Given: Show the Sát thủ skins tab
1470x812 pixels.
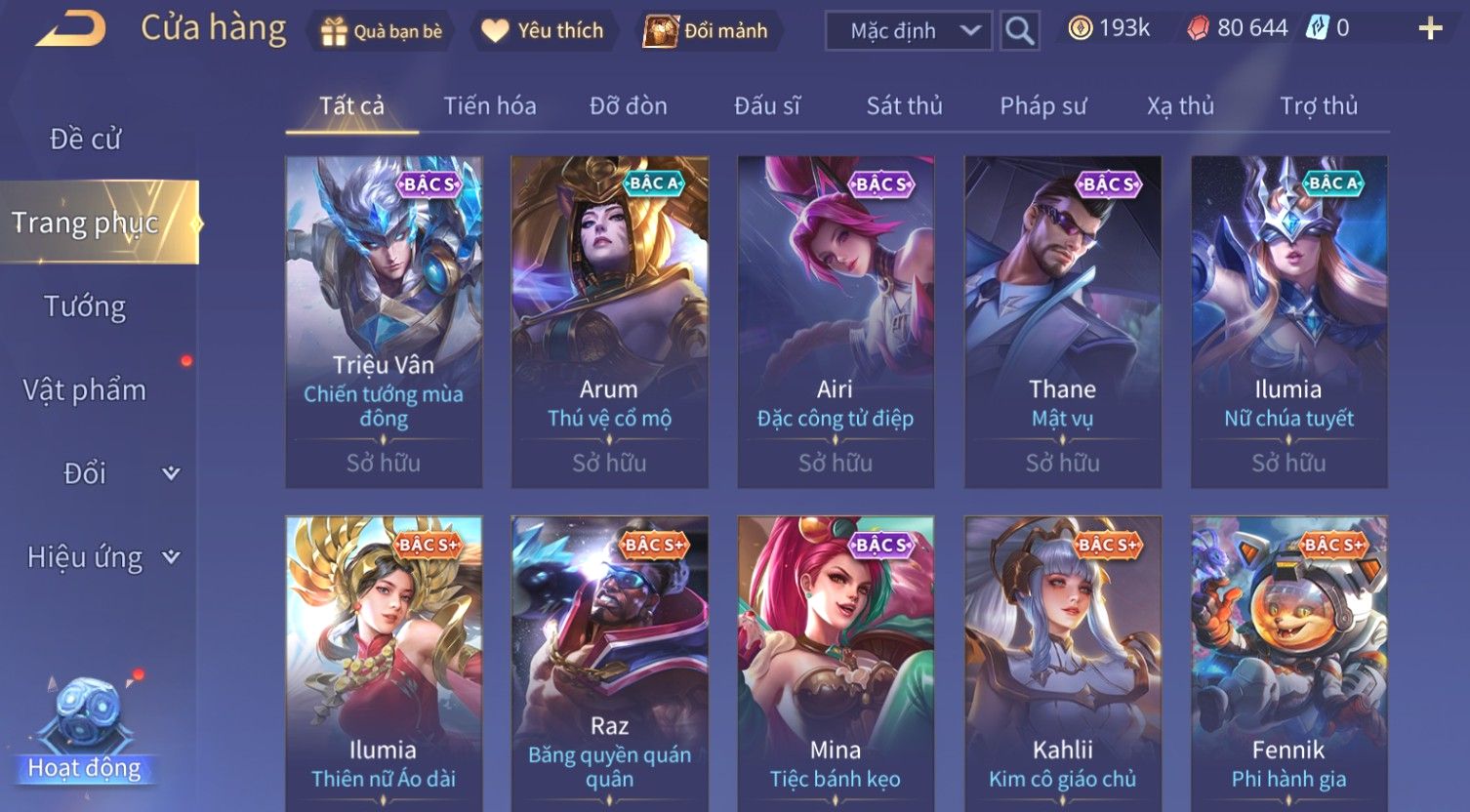Looking at the screenshot, I should click(x=904, y=105).
